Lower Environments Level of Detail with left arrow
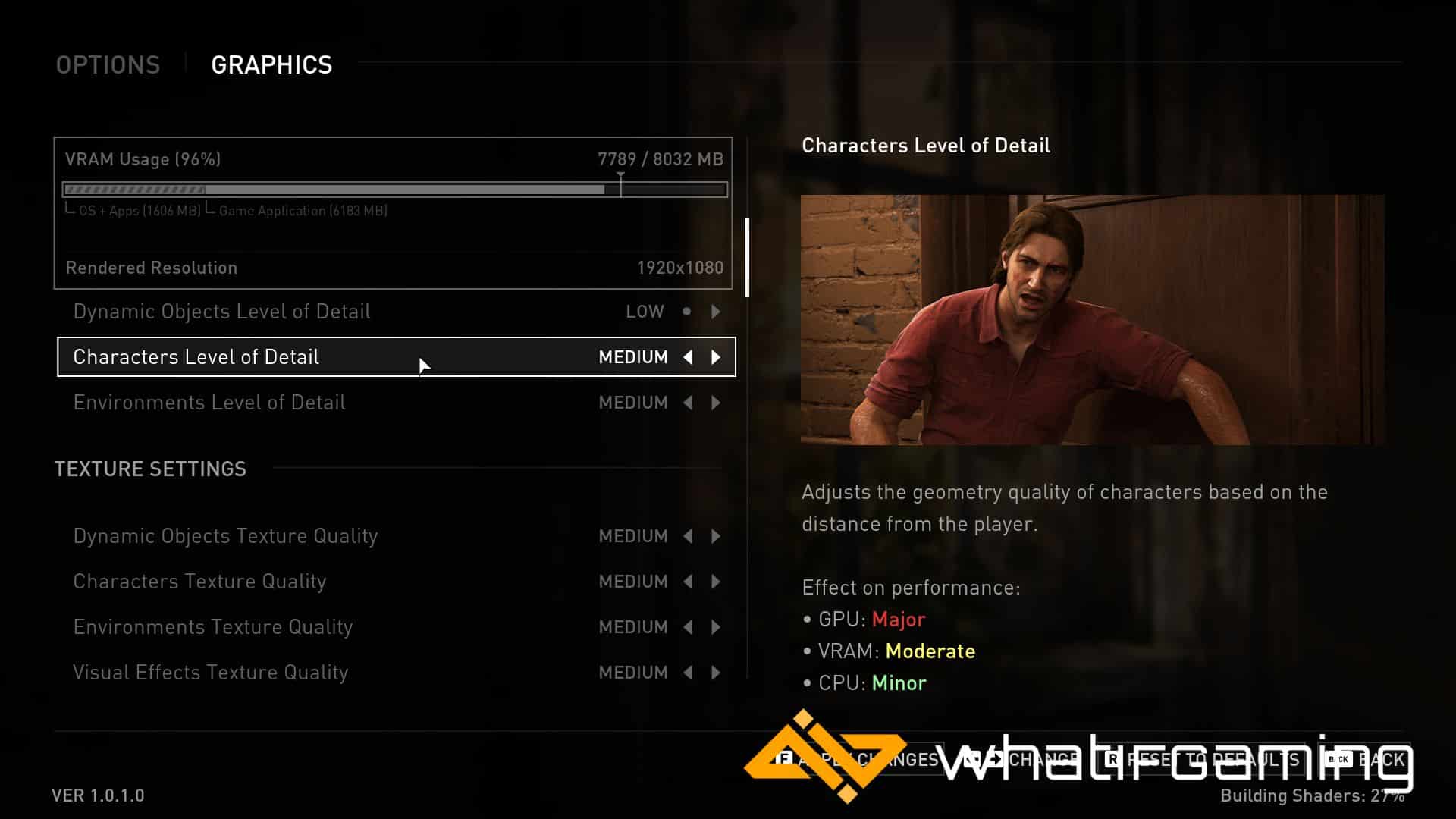Image resolution: width=1456 pixels, height=819 pixels. (688, 403)
